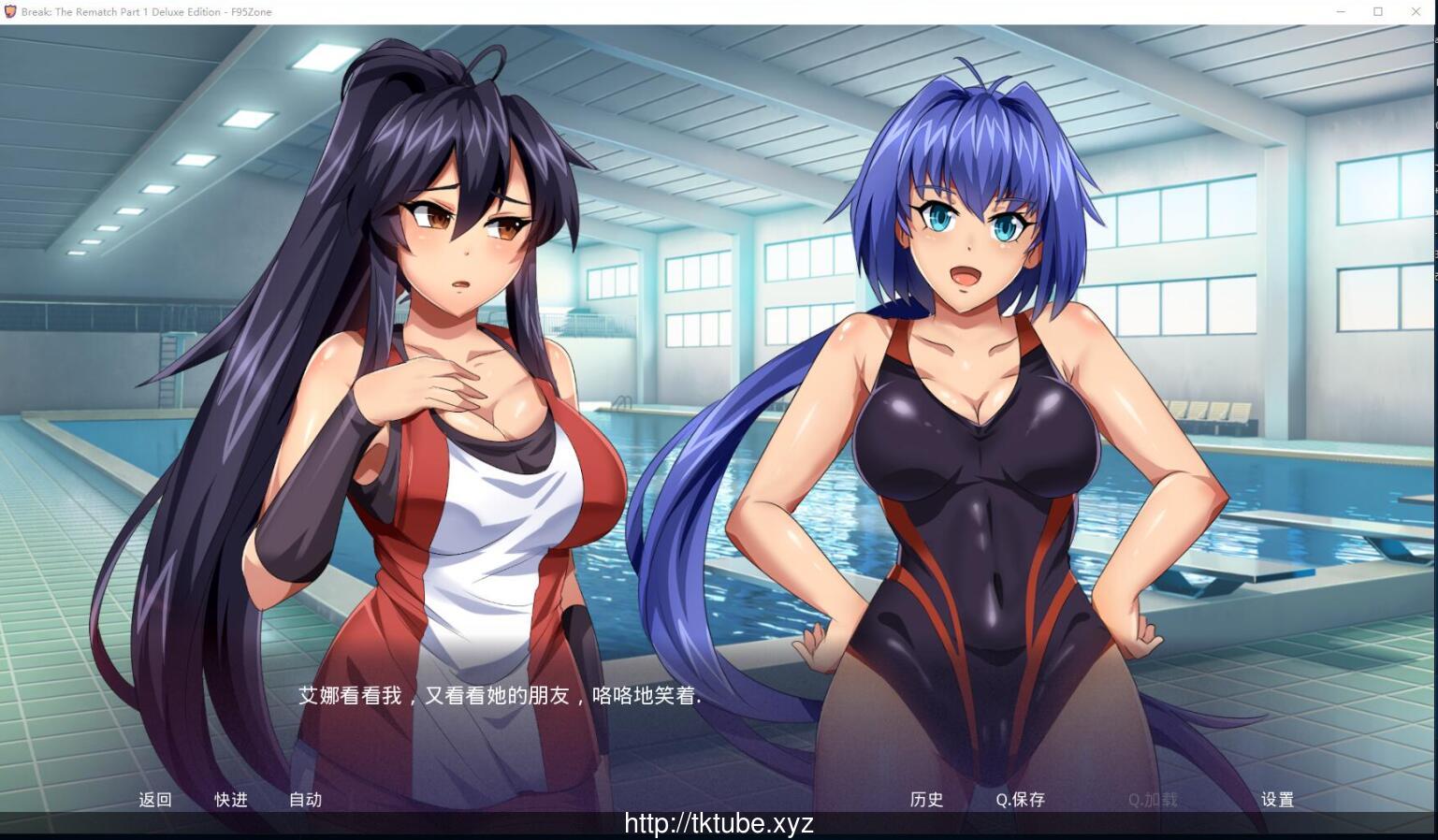
Task: Minimize the game window
Action: [1342, 11]
